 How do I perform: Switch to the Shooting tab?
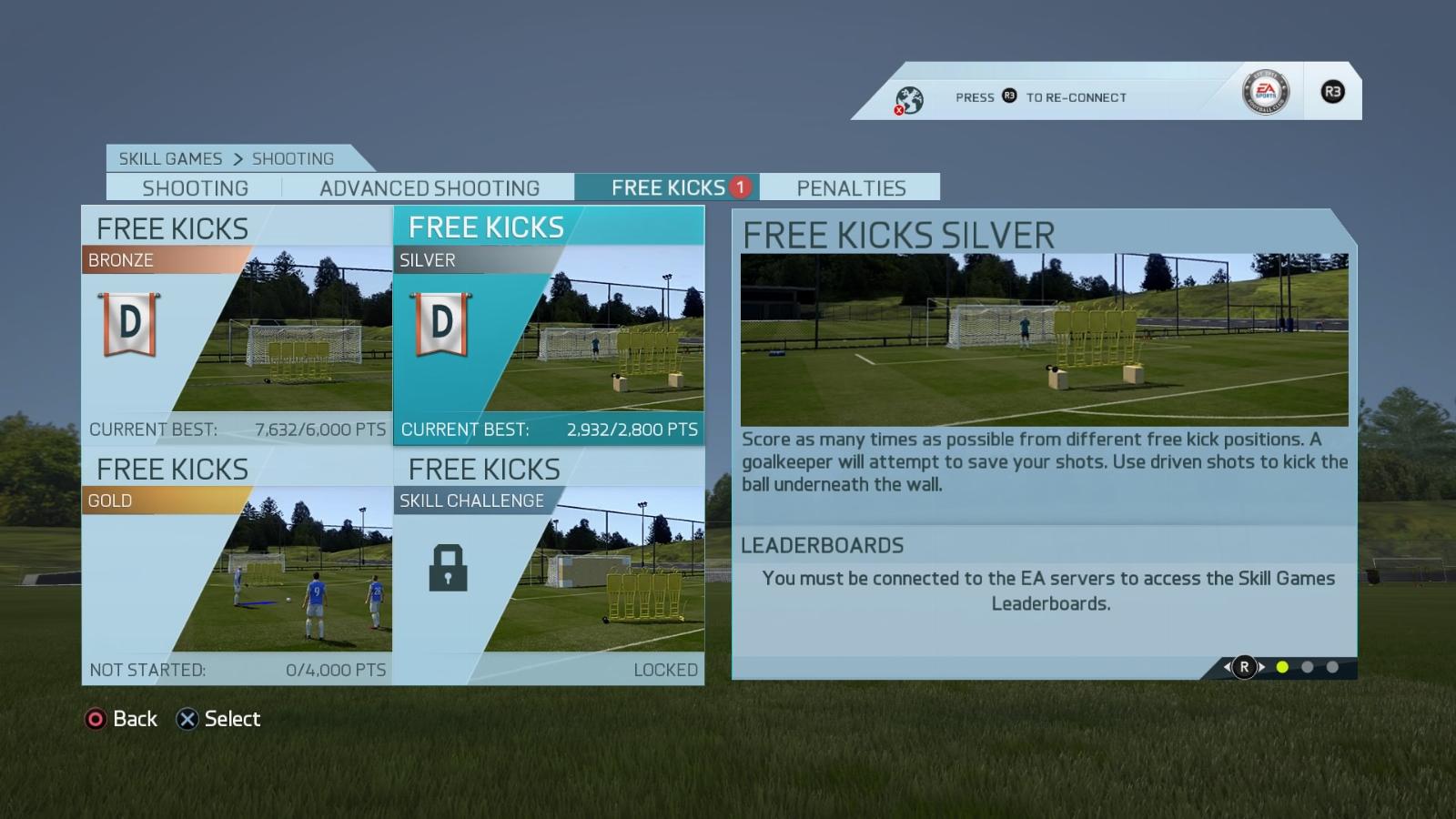click(195, 188)
